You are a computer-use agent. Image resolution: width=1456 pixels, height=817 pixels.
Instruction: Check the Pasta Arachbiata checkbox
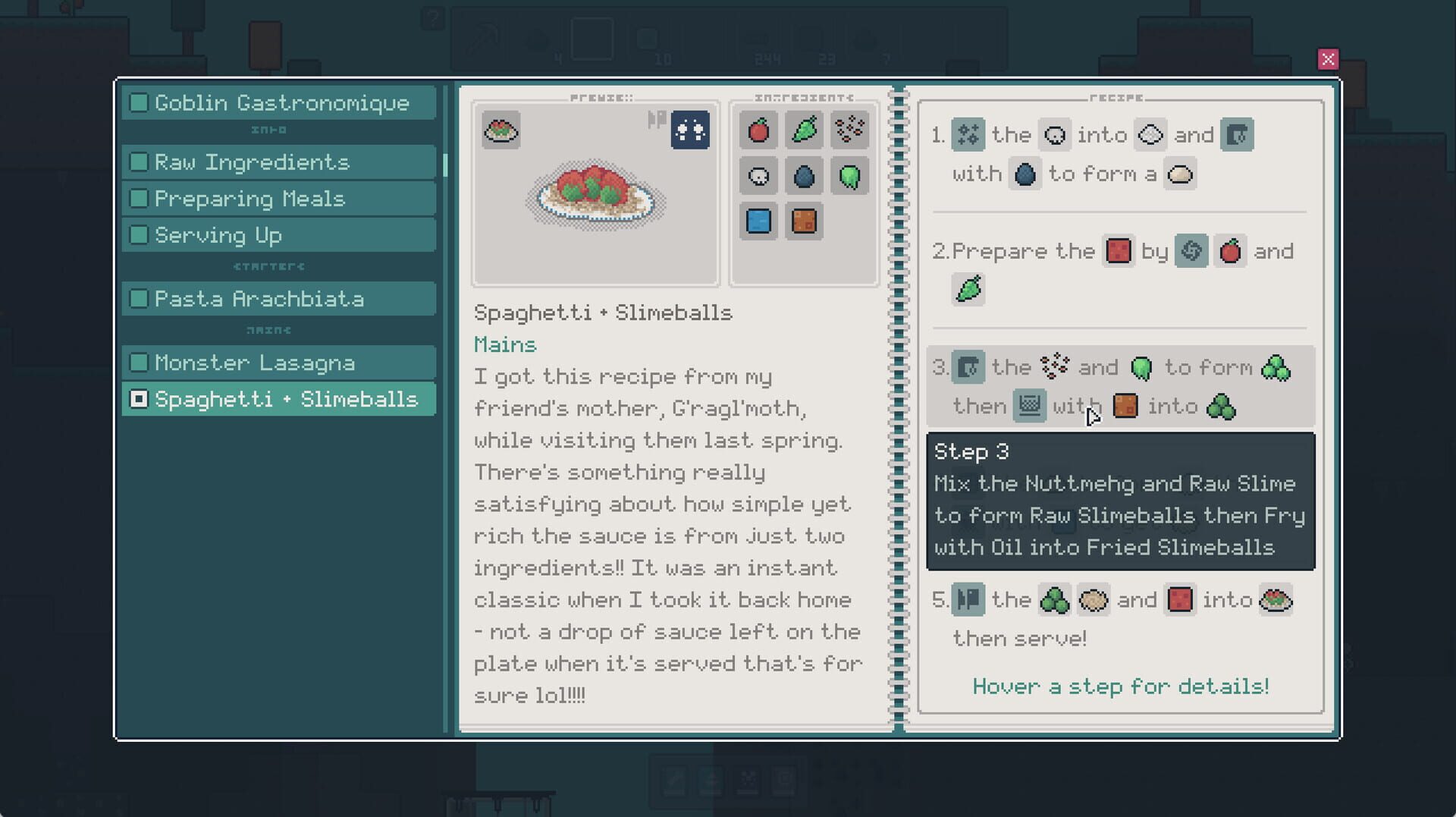139,298
